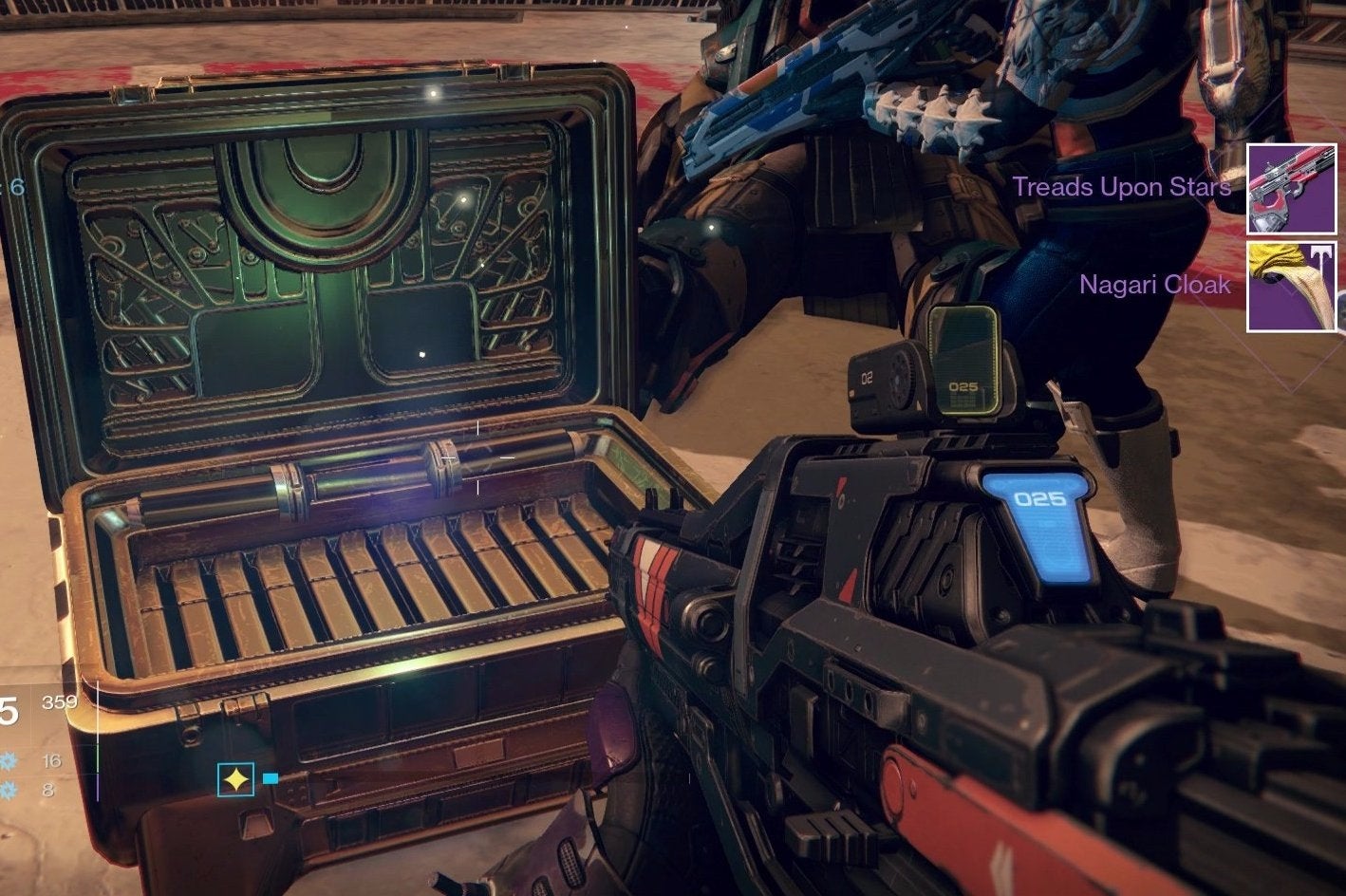Toggle the cyan square indicator beside the engram

(271, 778)
